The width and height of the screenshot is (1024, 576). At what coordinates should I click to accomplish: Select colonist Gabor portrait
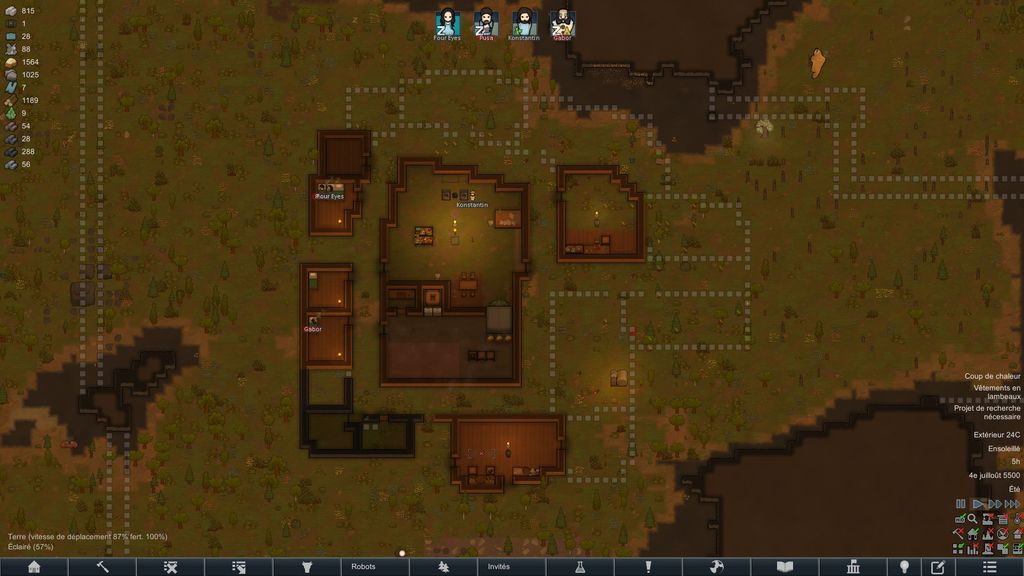[x=562, y=21]
